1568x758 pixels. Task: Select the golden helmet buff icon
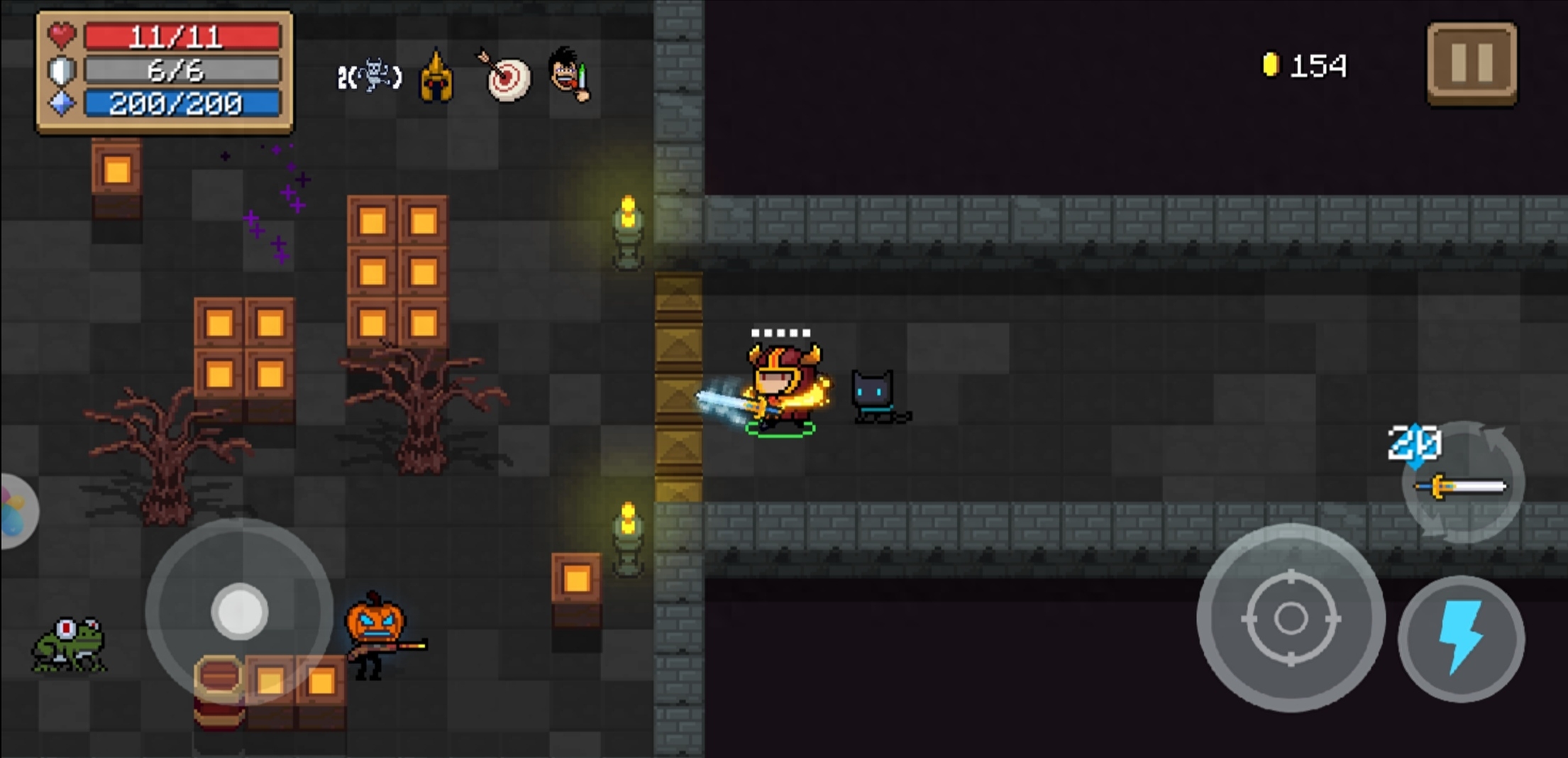[436, 77]
